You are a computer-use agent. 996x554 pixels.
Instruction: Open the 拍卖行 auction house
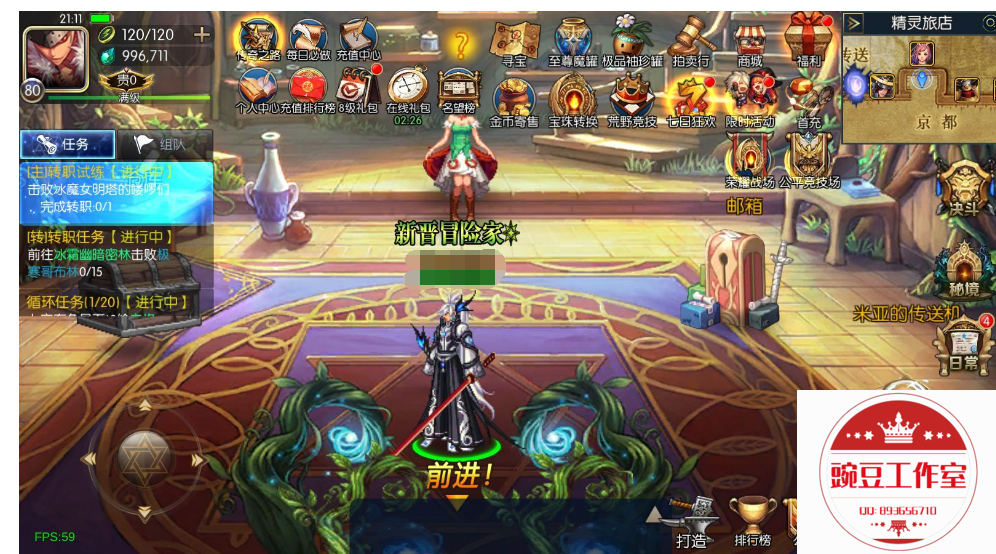689,41
